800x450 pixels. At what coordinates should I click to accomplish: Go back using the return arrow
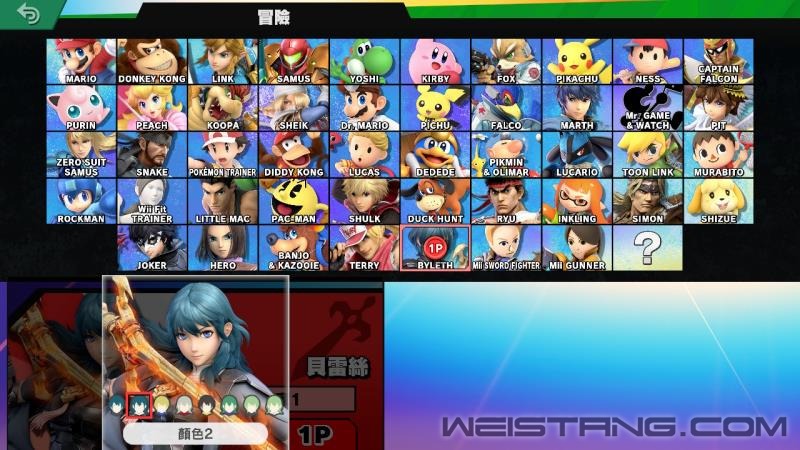pyautogui.click(x=29, y=15)
